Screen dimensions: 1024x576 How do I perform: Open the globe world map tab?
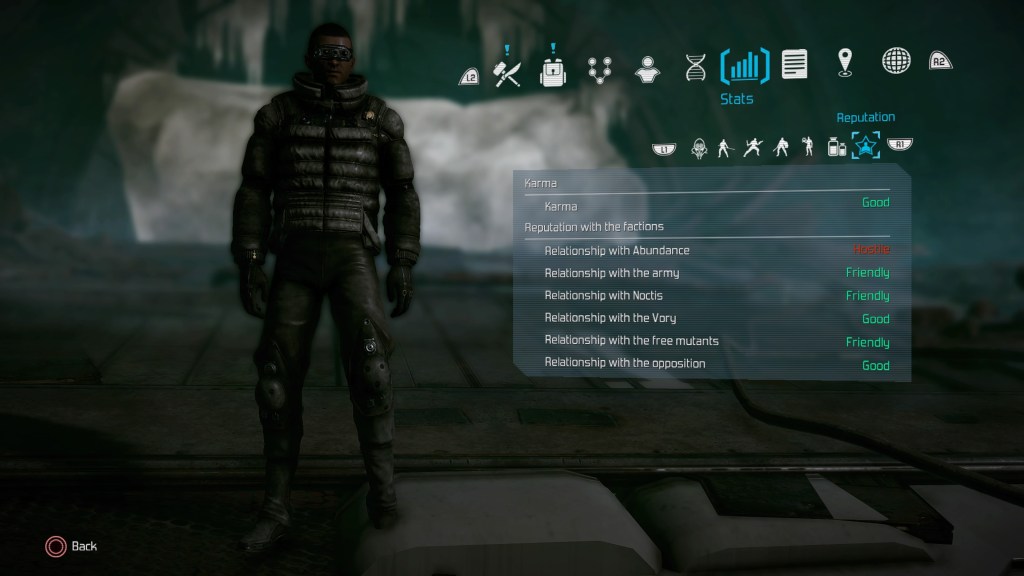click(x=895, y=62)
